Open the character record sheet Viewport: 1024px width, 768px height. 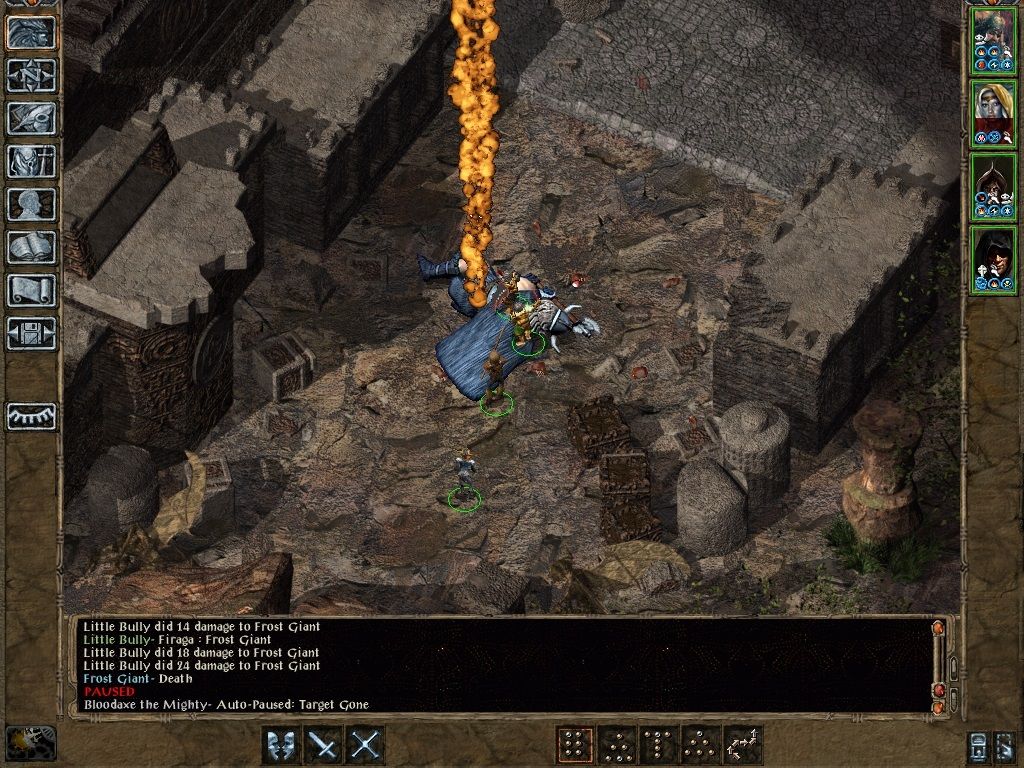click(31, 204)
